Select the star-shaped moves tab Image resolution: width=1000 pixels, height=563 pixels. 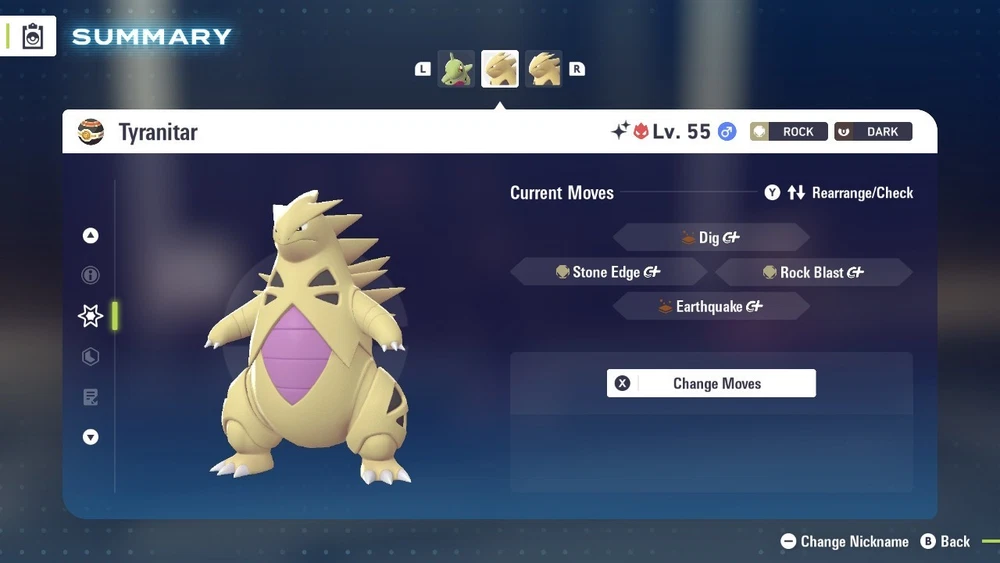[x=91, y=316]
